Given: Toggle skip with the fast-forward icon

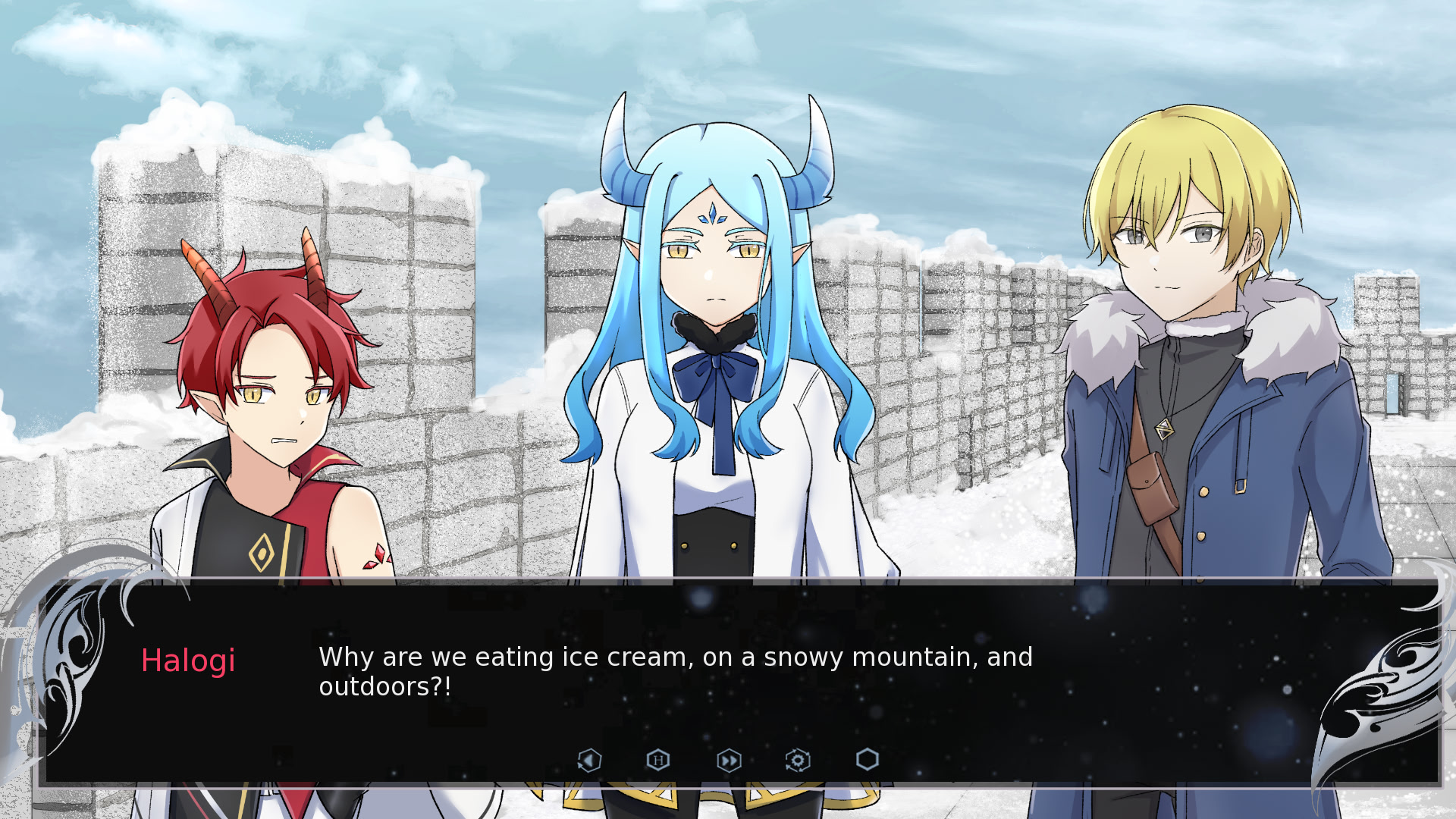Looking at the screenshot, I should tap(728, 760).
